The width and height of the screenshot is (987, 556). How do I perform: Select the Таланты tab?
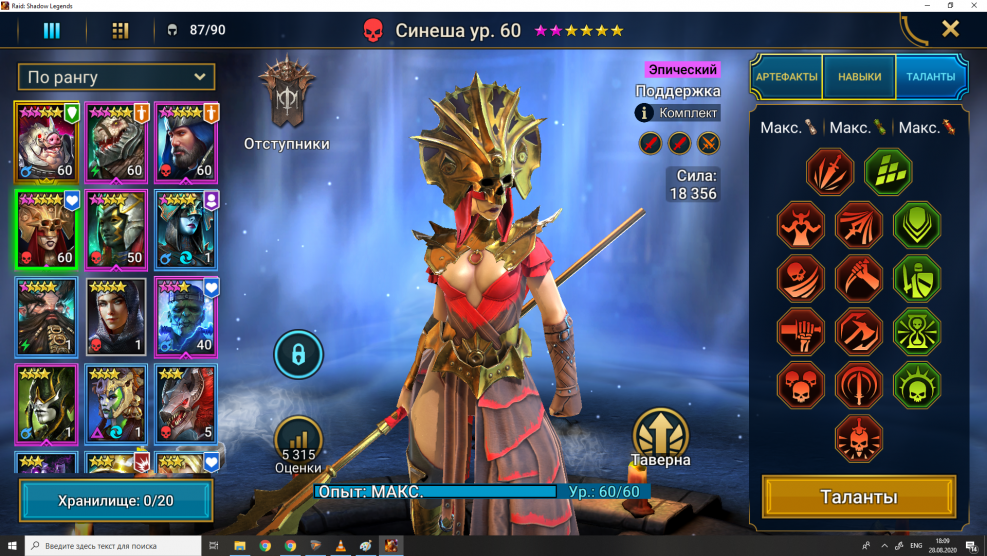point(931,76)
